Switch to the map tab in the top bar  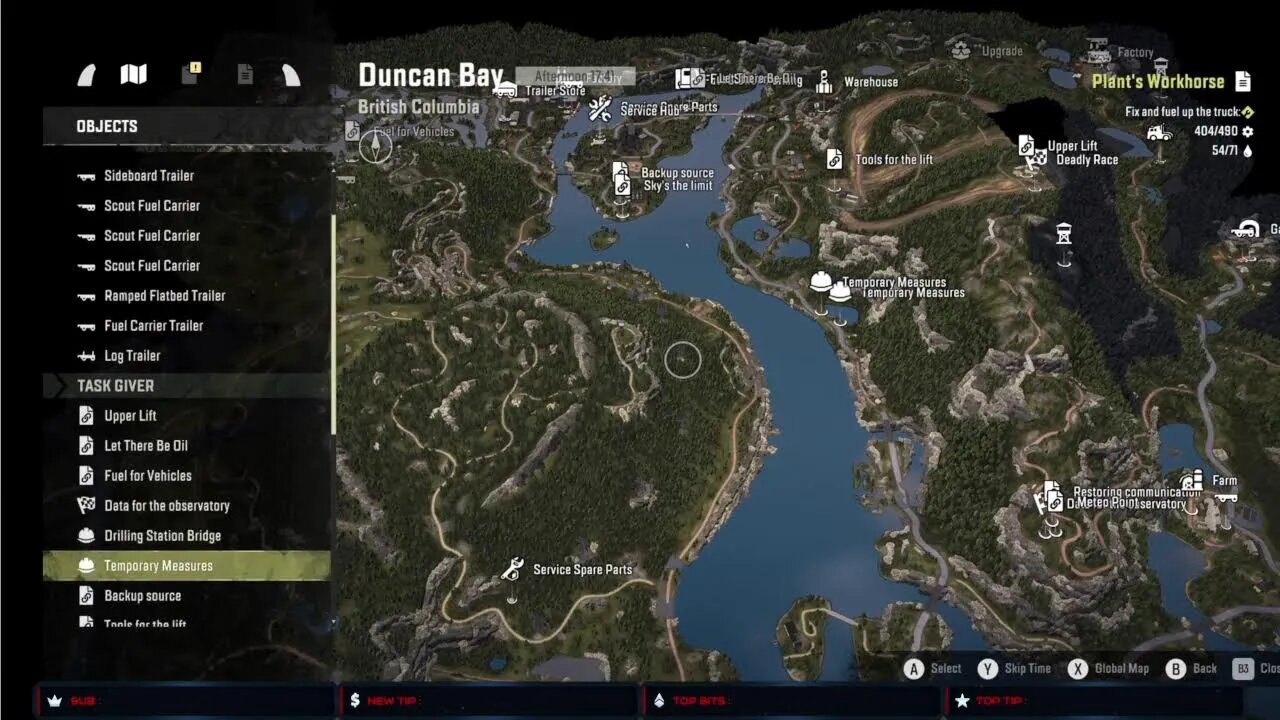[132, 73]
